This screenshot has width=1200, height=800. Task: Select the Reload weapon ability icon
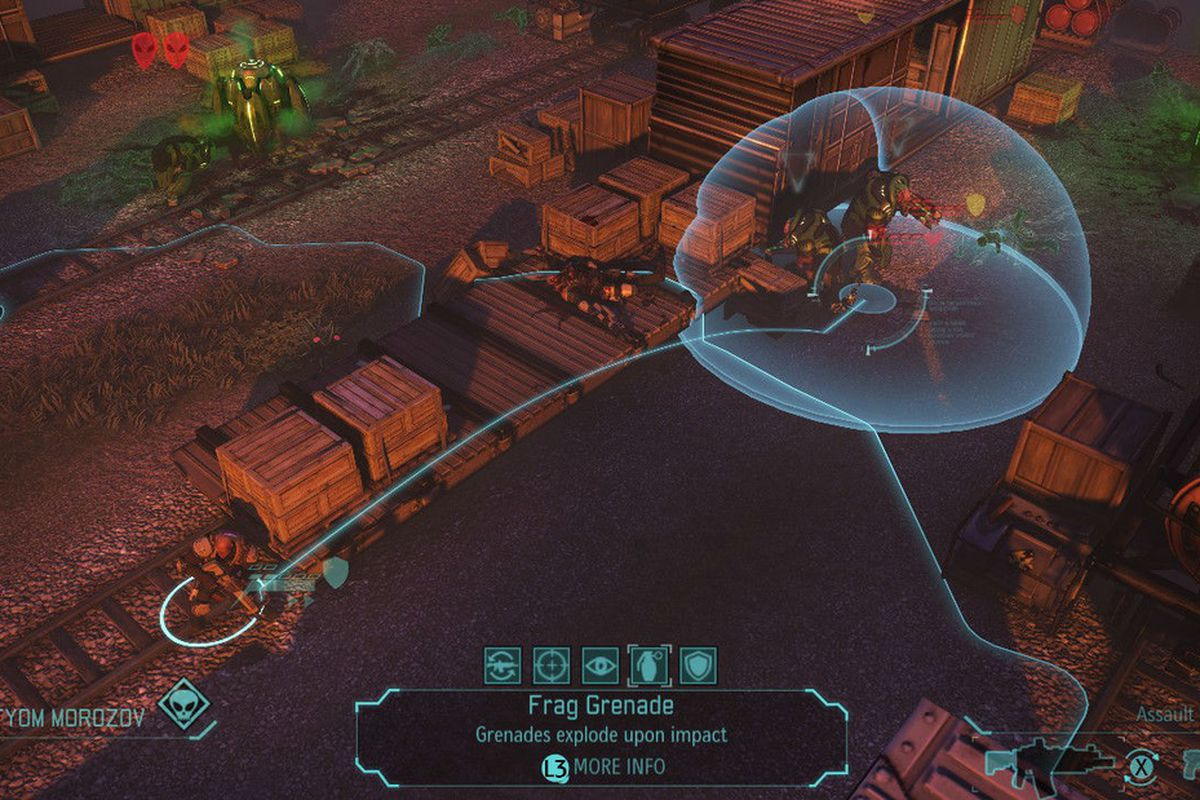tap(501, 665)
